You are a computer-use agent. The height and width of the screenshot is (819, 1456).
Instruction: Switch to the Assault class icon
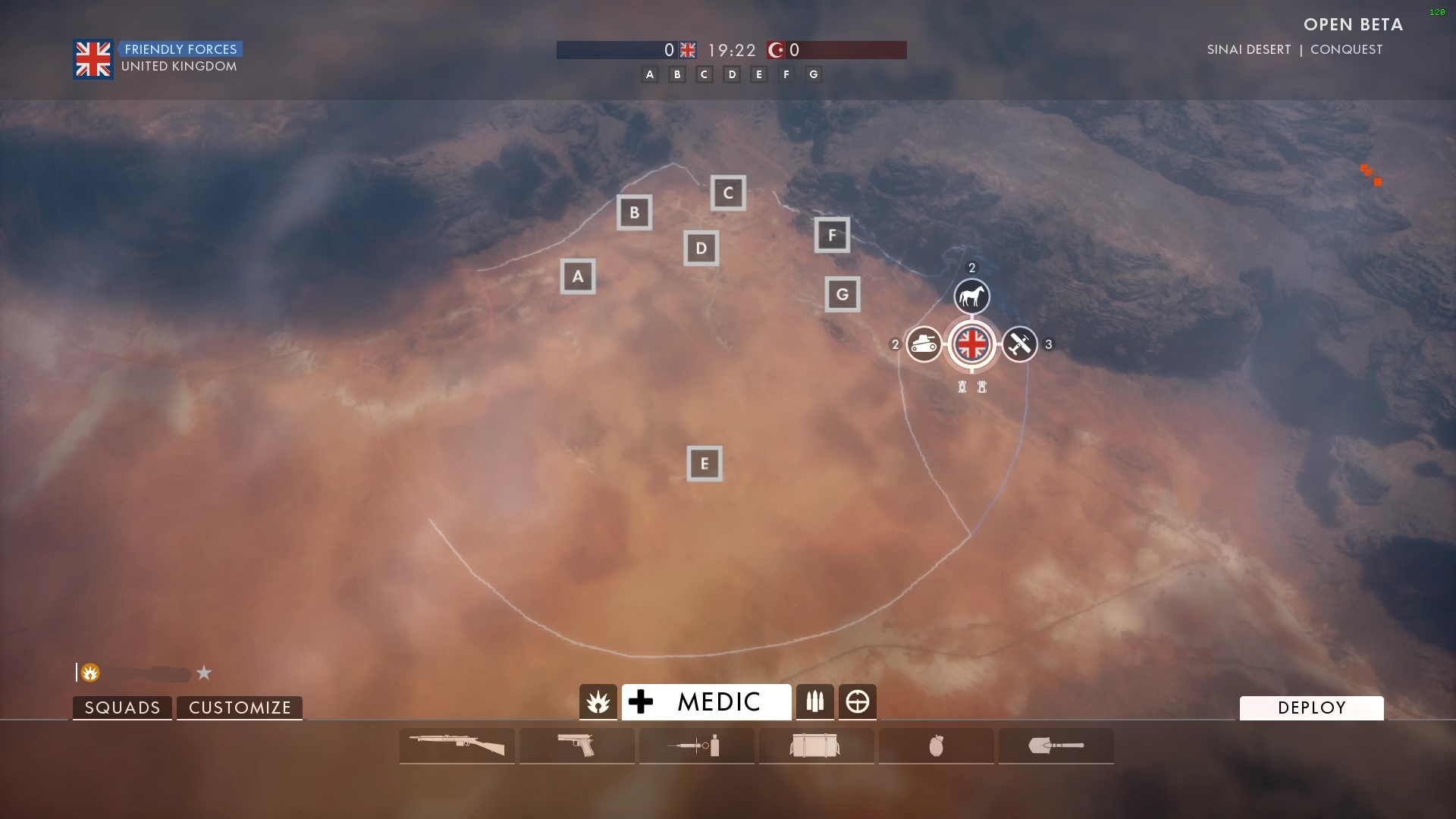pyautogui.click(x=598, y=702)
